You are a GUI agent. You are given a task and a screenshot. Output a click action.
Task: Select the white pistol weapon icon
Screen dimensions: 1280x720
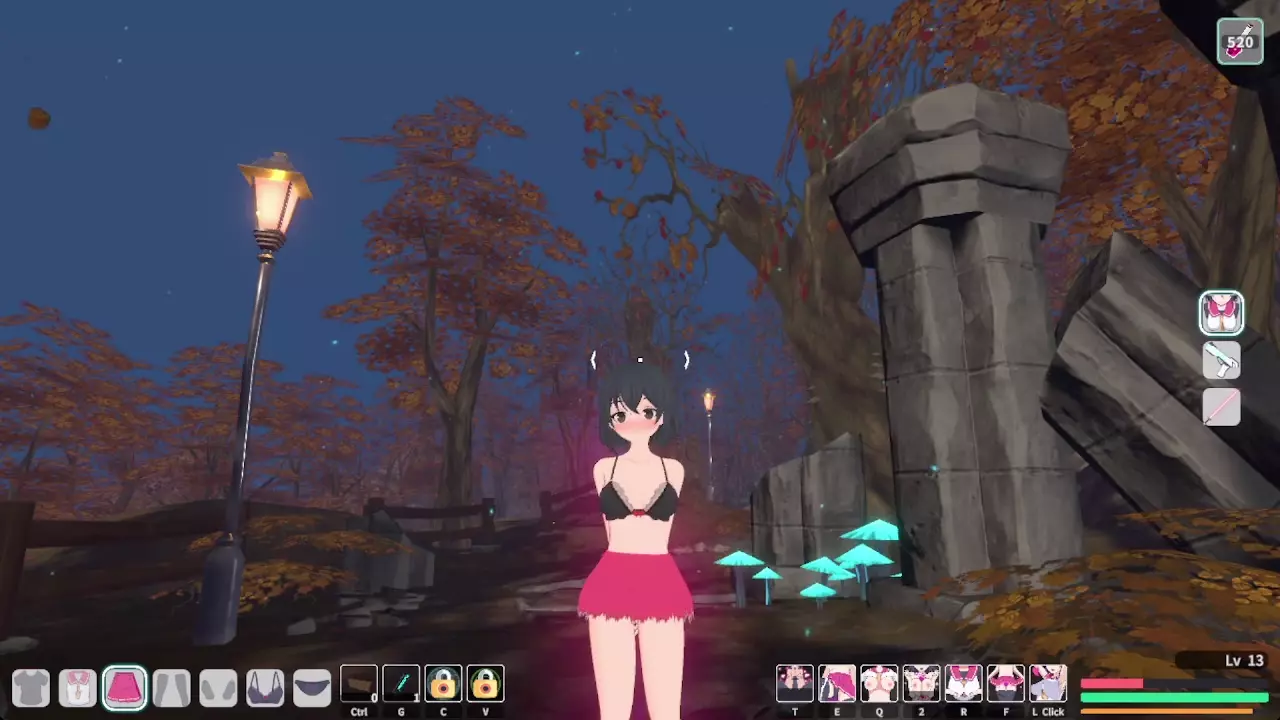point(1221,360)
